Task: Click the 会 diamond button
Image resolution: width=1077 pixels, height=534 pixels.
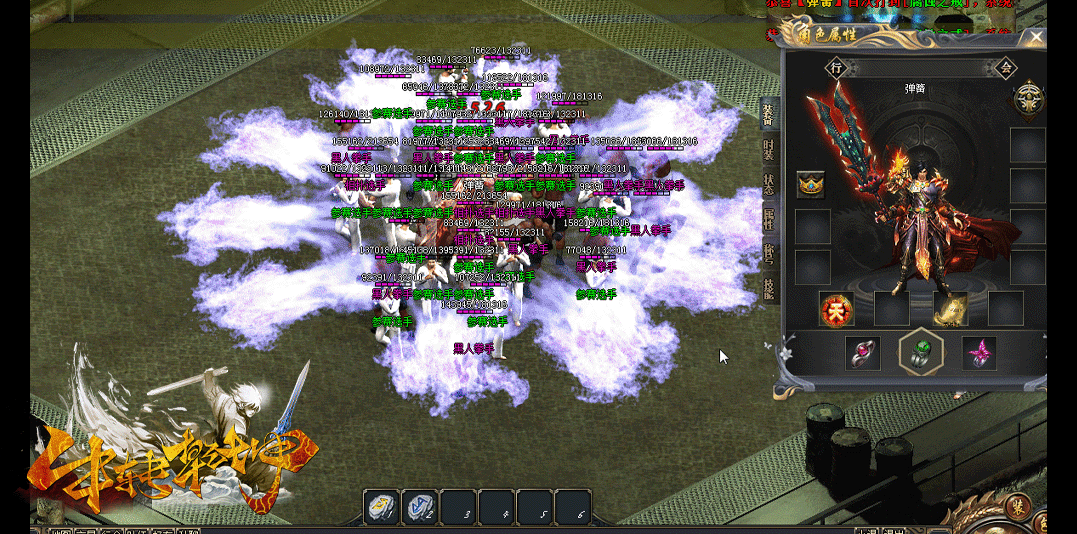Action: pos(1005,68)
